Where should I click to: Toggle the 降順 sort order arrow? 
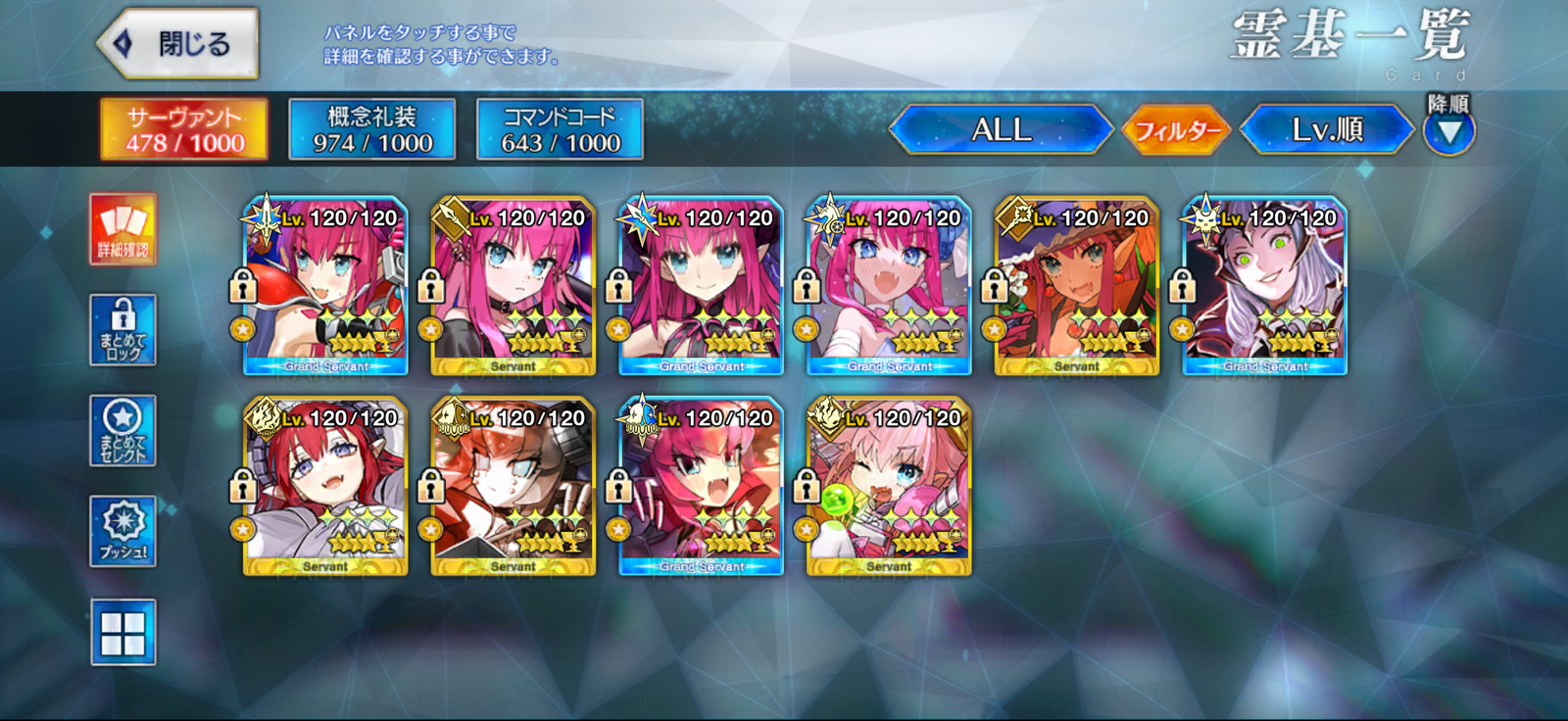[1448, 131]
